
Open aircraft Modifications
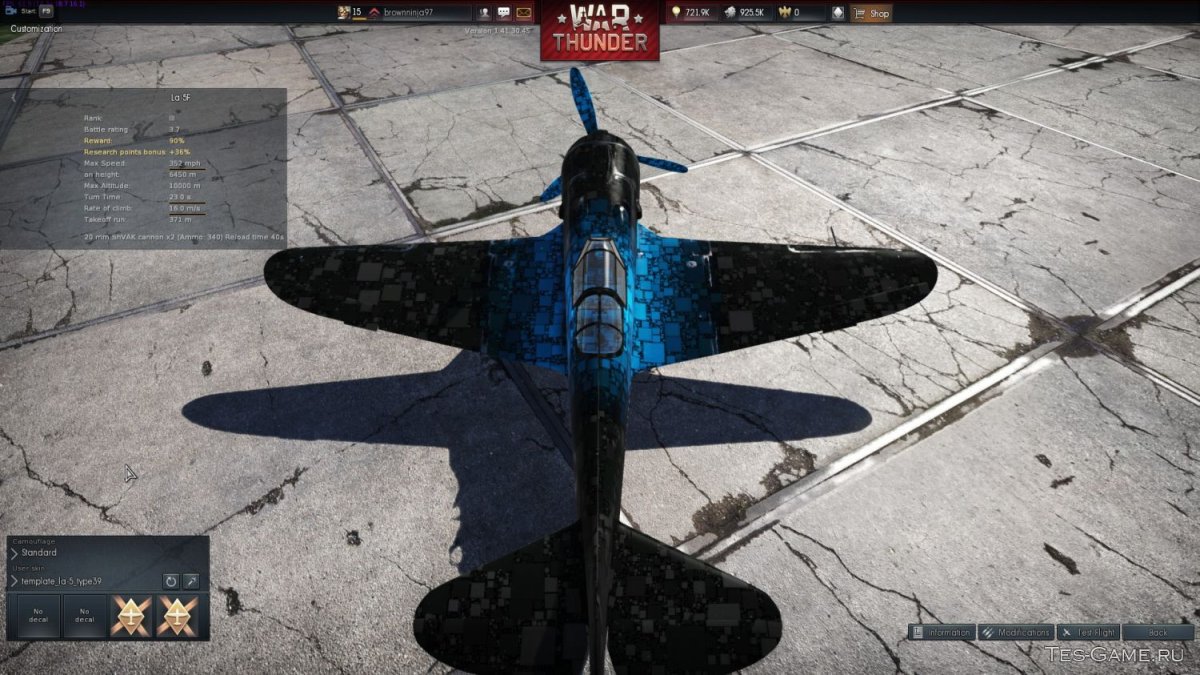click(x=1015, y=632)
